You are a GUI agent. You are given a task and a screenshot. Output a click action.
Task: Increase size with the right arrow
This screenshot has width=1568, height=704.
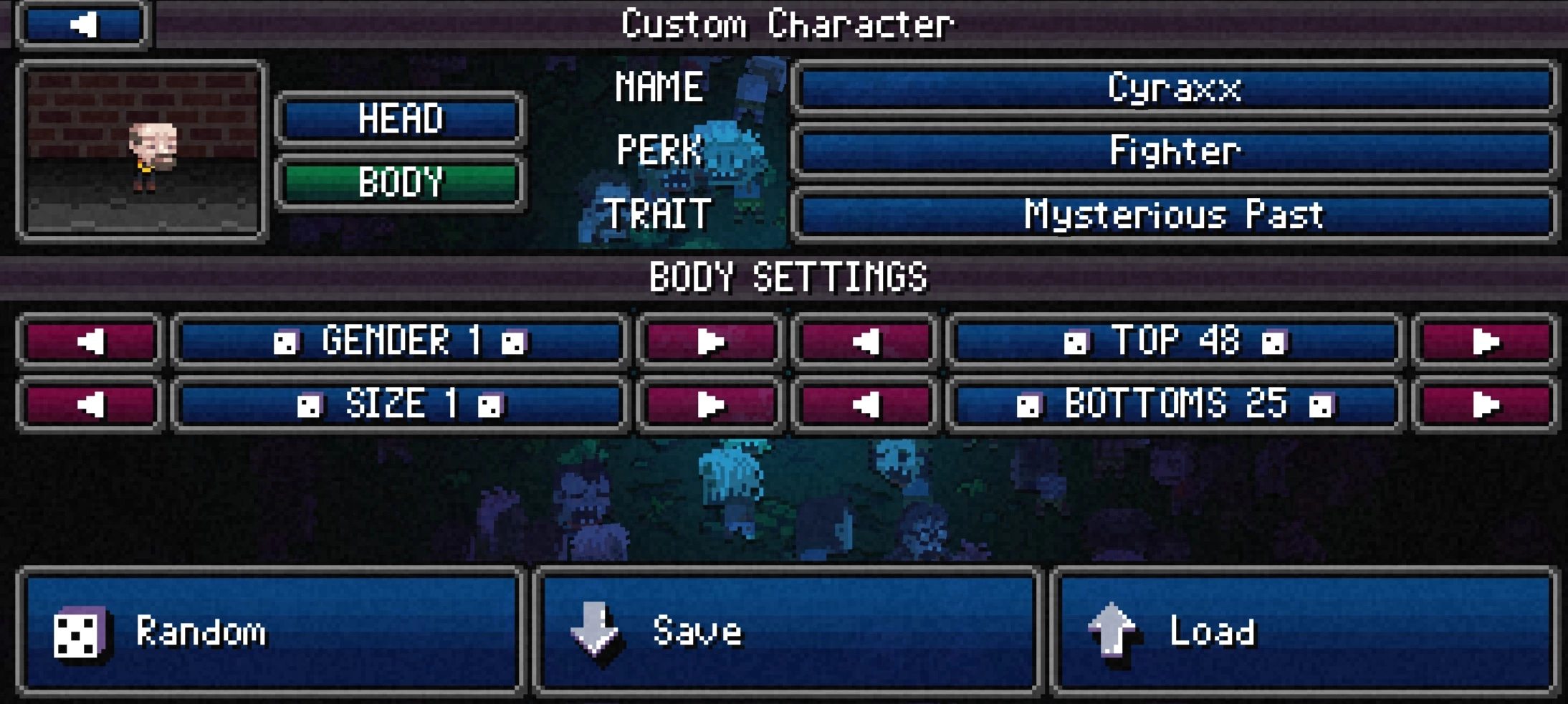tap(710, 405)
